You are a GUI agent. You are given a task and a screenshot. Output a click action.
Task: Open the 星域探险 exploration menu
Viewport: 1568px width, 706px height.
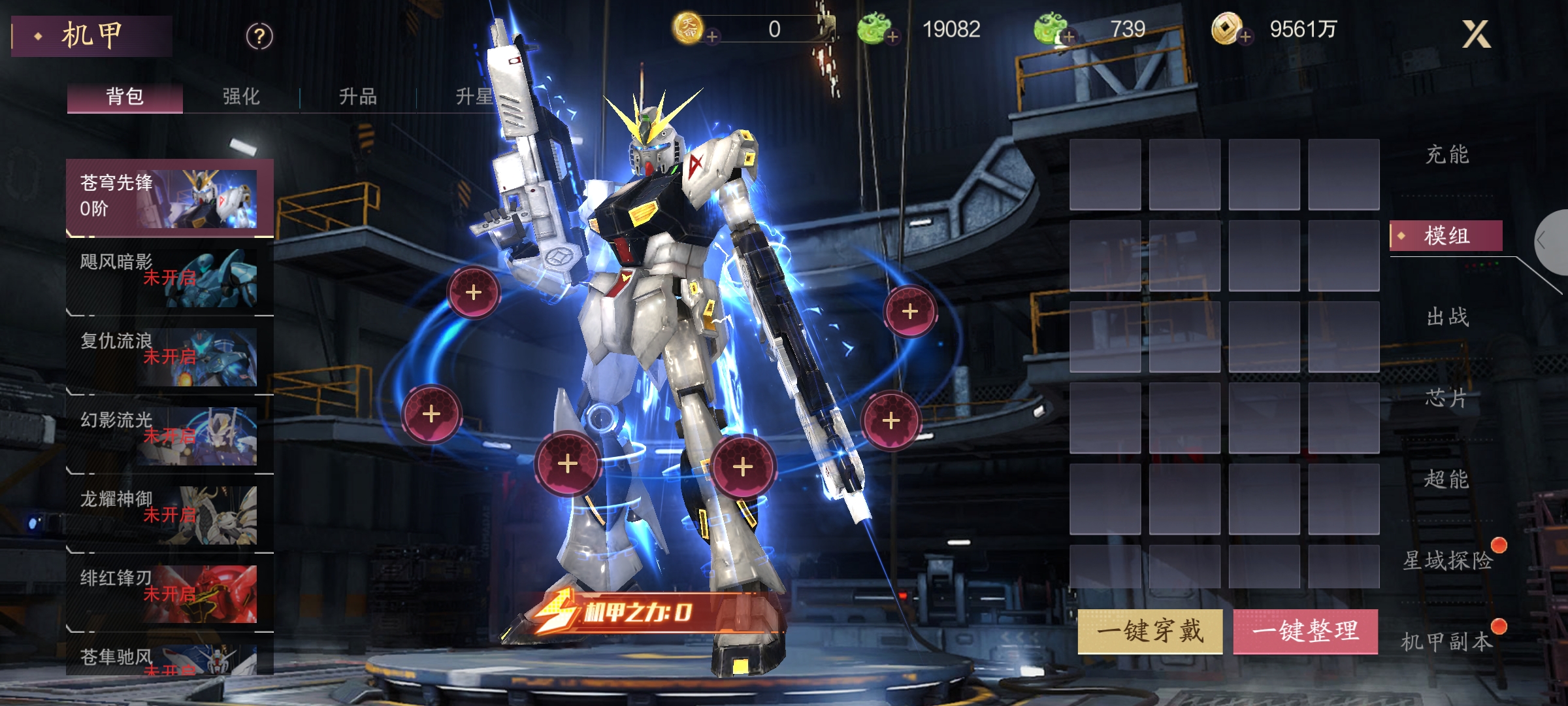coord(1448,560)
